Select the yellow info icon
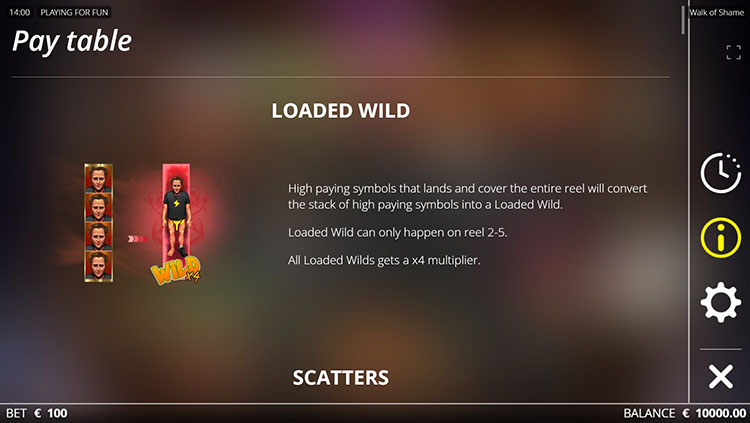Screen dimensions: 750x423 tap(720, 237)
